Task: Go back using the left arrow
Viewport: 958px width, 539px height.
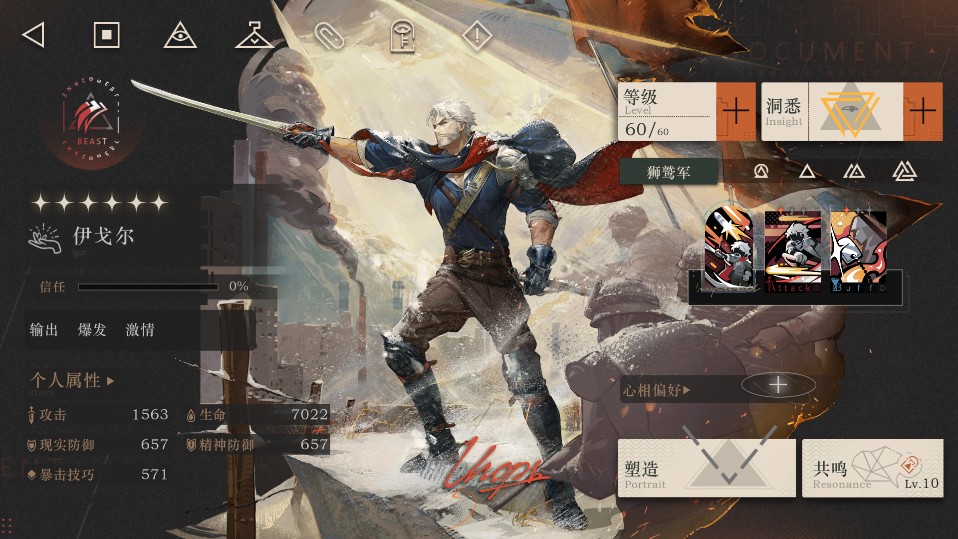Action: 33,35
